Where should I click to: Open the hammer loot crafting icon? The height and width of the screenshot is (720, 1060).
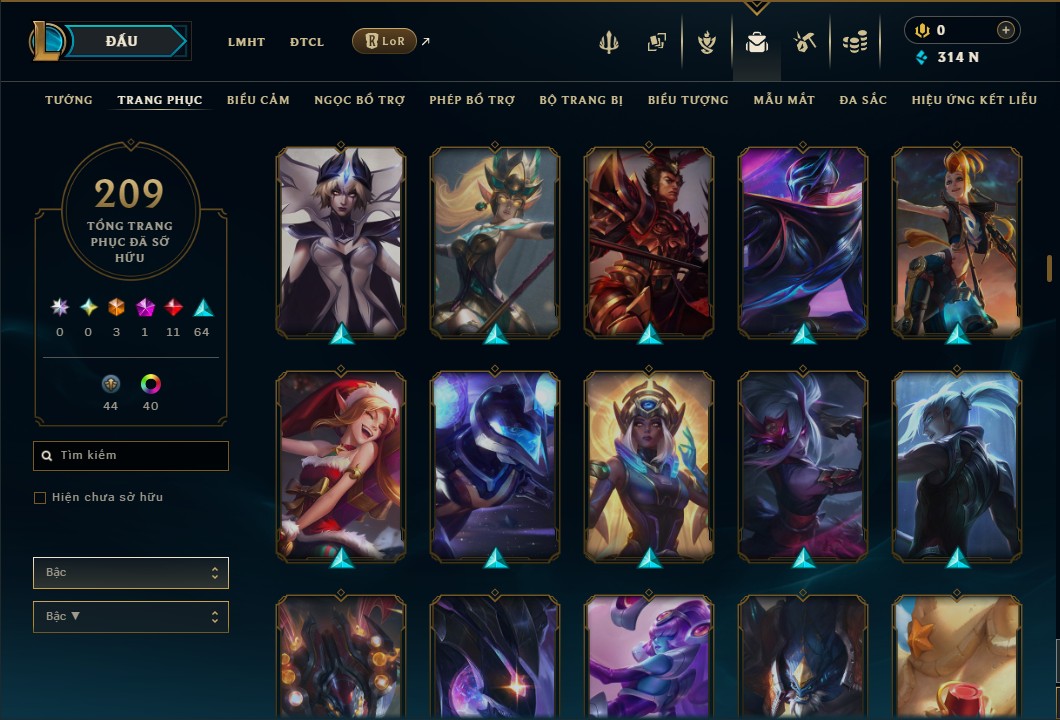point(805,42)
